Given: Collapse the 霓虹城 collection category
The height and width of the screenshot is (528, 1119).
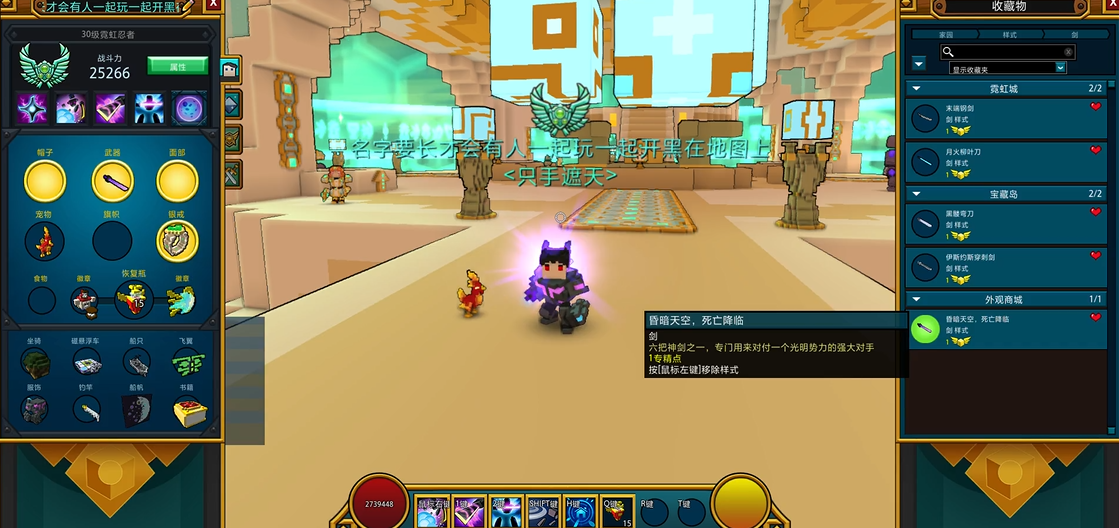Looking at the screenshot, I should [x=916, y=89].
